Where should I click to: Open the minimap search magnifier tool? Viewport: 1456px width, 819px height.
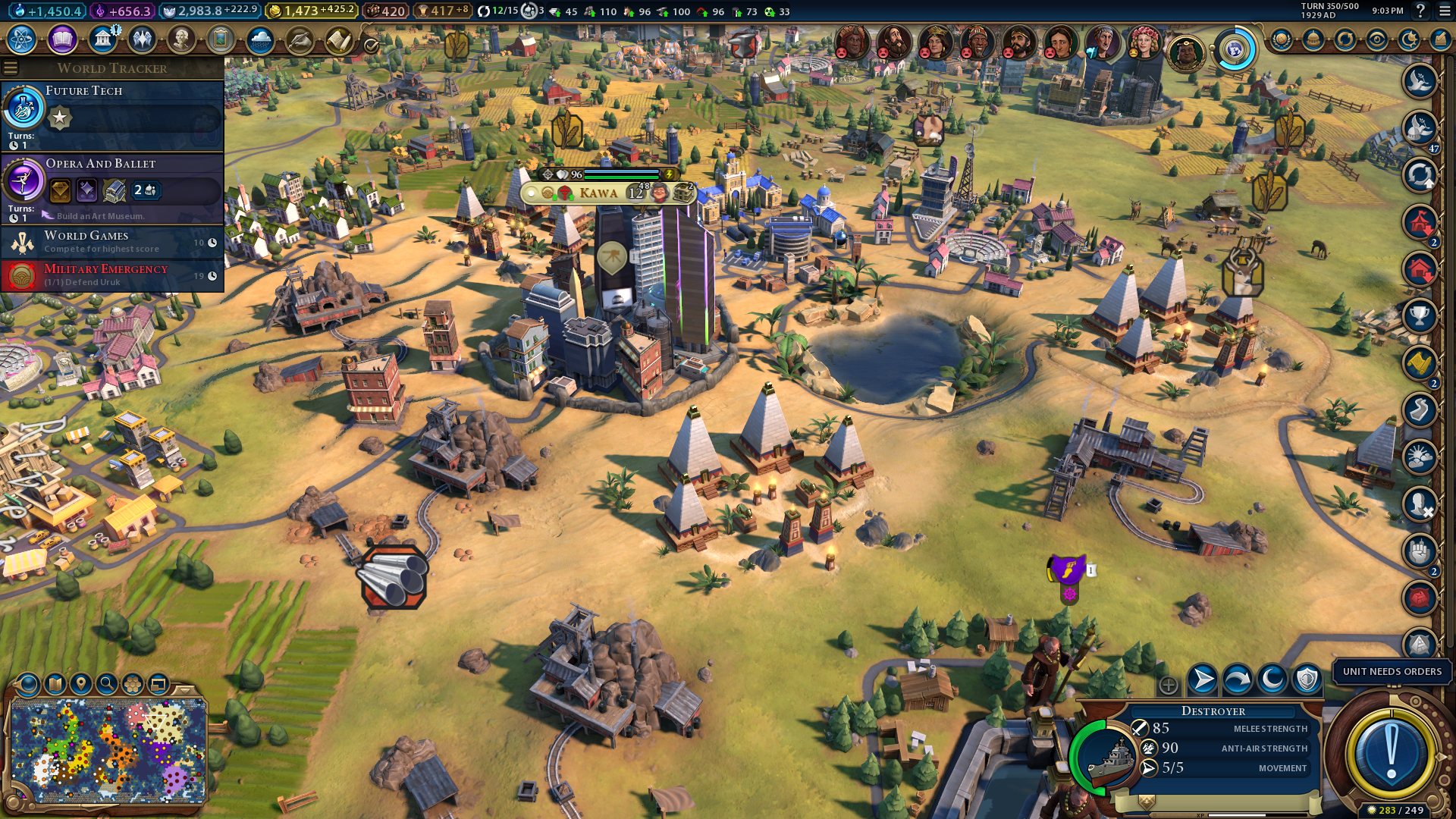click(107, 685)
